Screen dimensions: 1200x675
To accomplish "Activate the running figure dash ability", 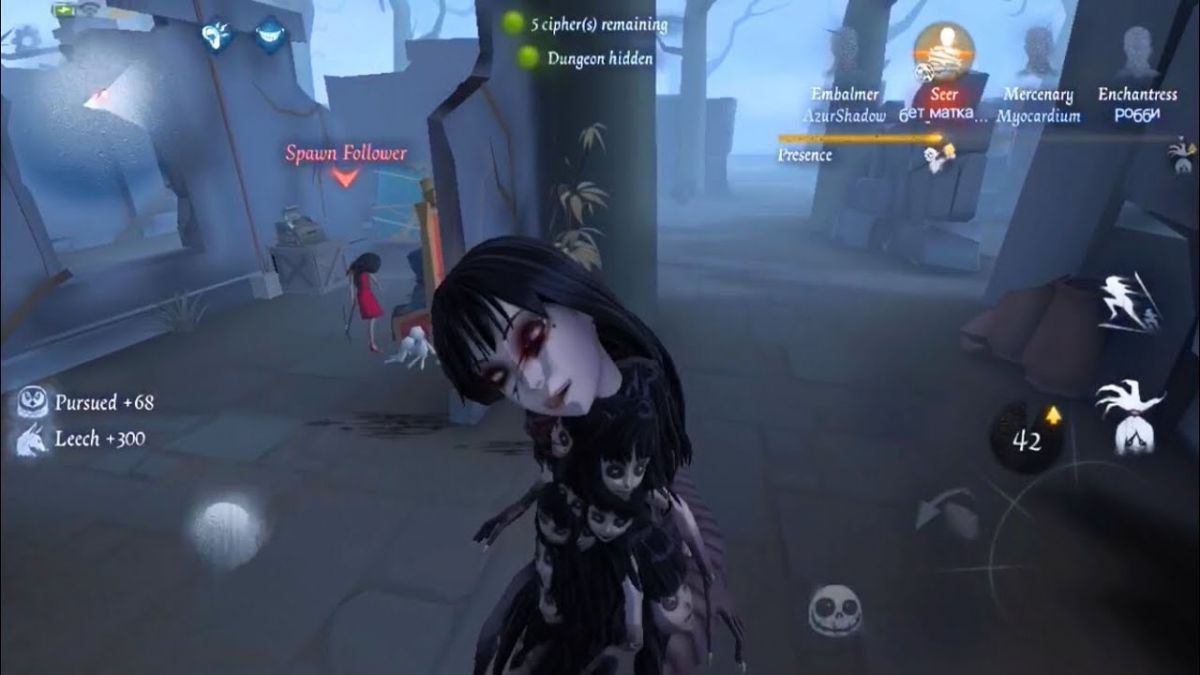I will tap(1128, 300).
